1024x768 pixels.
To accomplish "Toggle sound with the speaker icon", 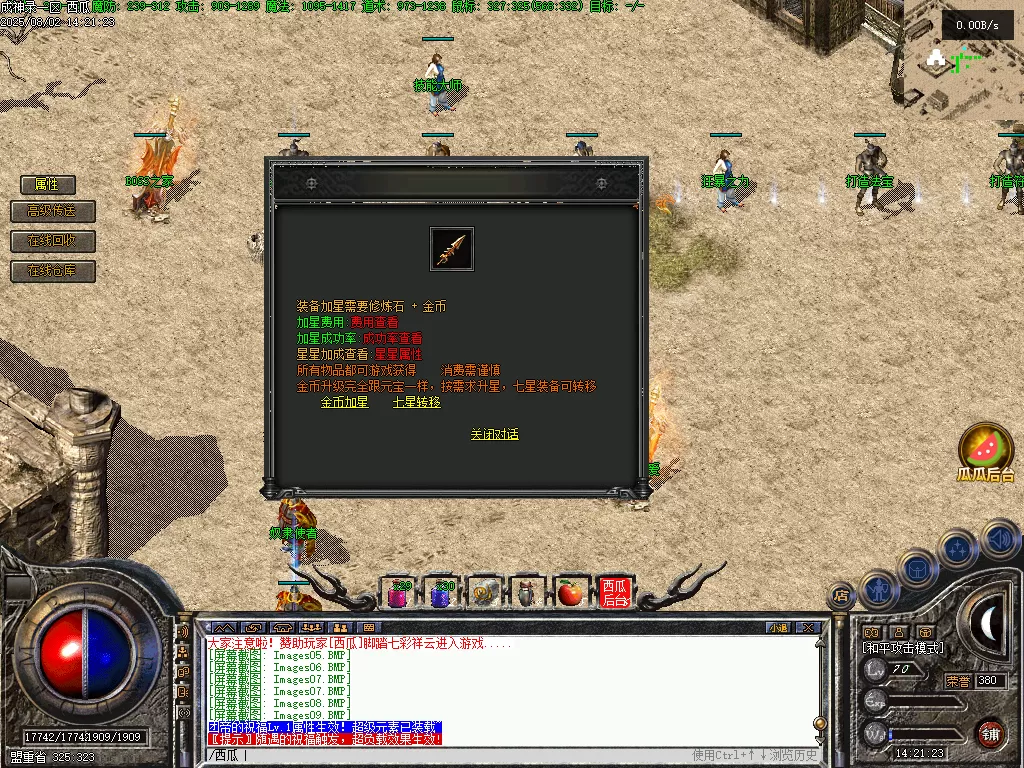I will click(x=999, y=539).
